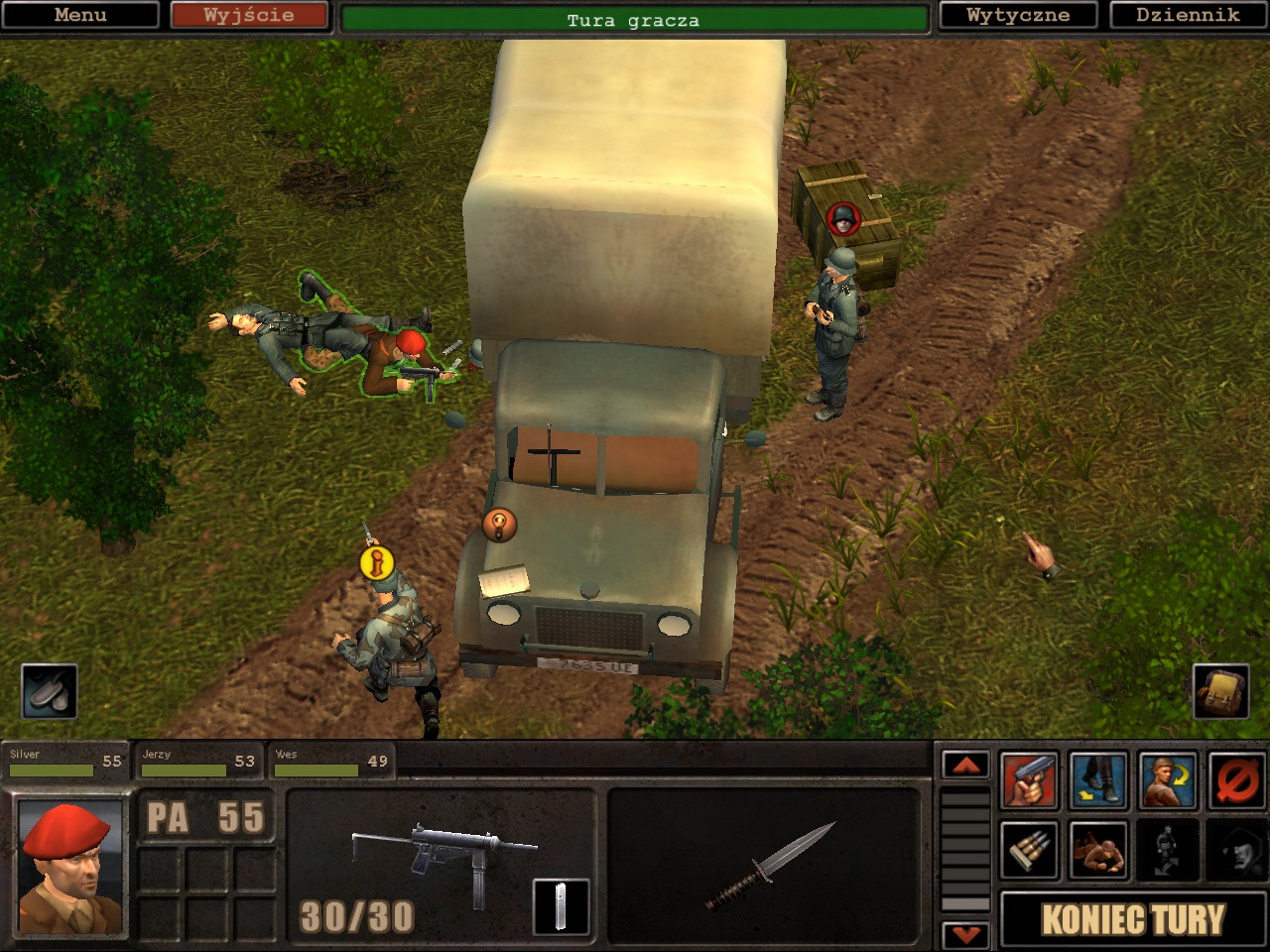The height and width of the screenshot is (952, 1270).
Task: Click the red up arrow button
Action: click(x=965, y=765)
